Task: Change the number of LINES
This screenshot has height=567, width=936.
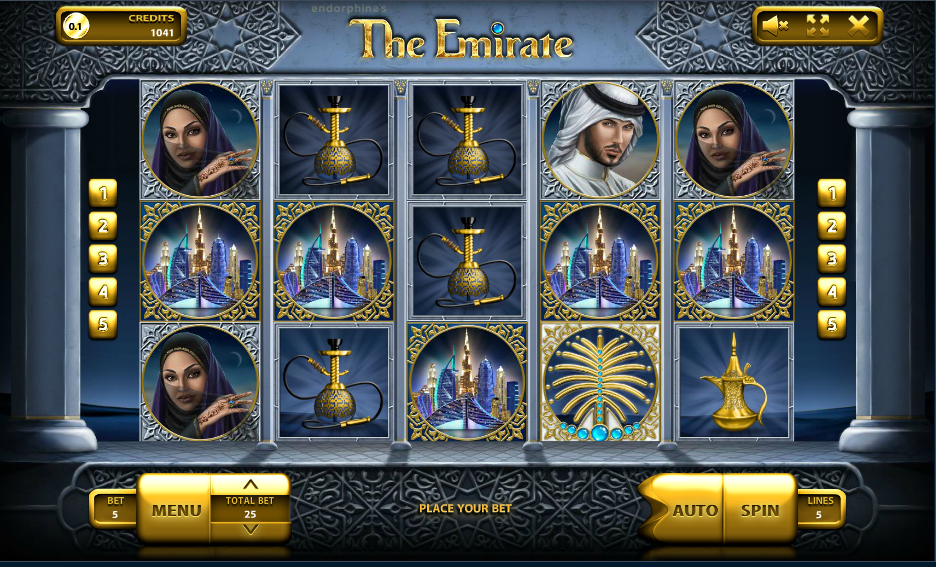Action: [x=820, y=509]
